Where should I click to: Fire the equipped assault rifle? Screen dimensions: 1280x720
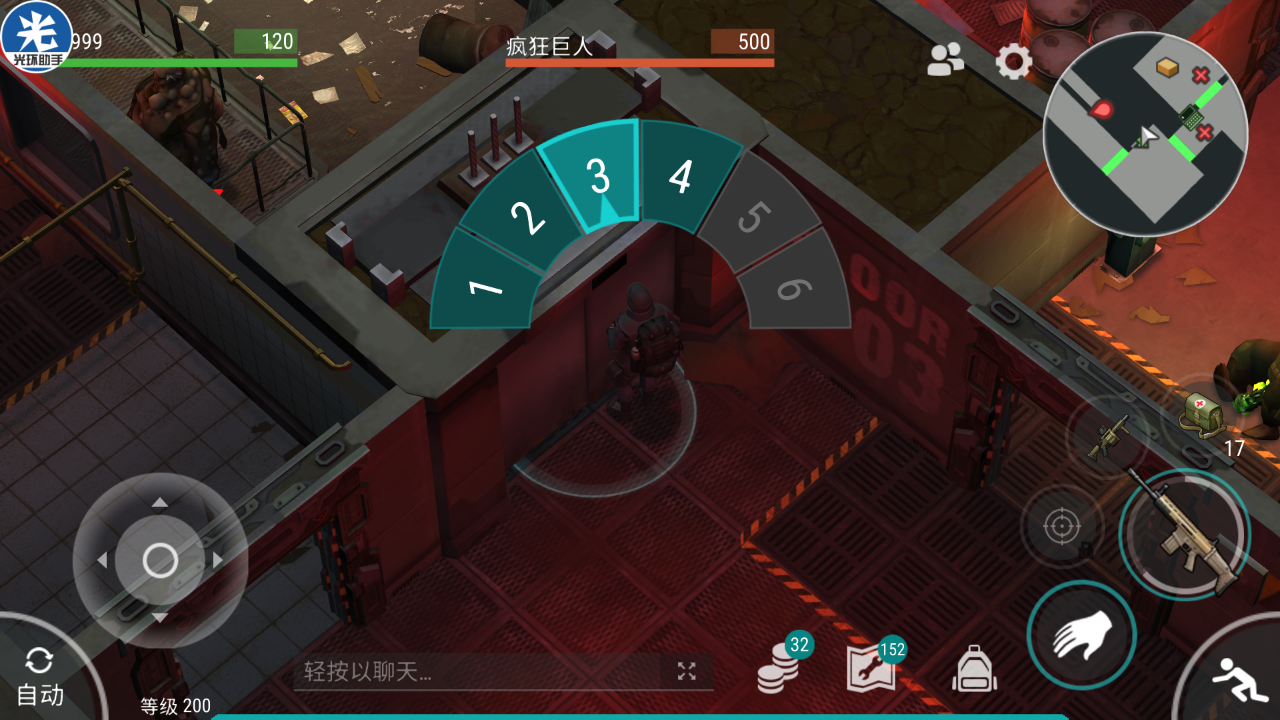click(x=1185, y=534)
